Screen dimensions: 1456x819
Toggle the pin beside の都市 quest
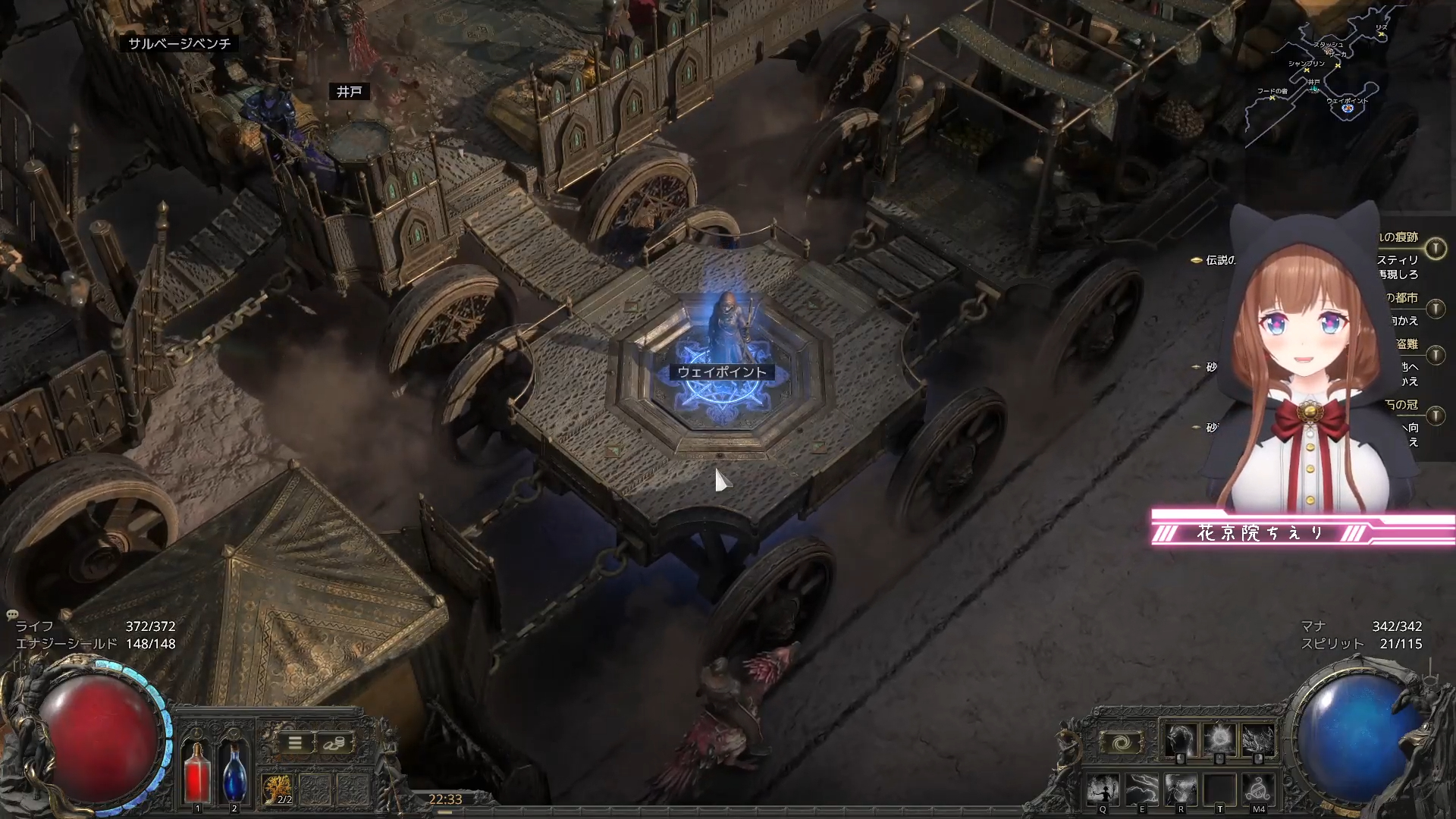click(x=1436, y=309)
